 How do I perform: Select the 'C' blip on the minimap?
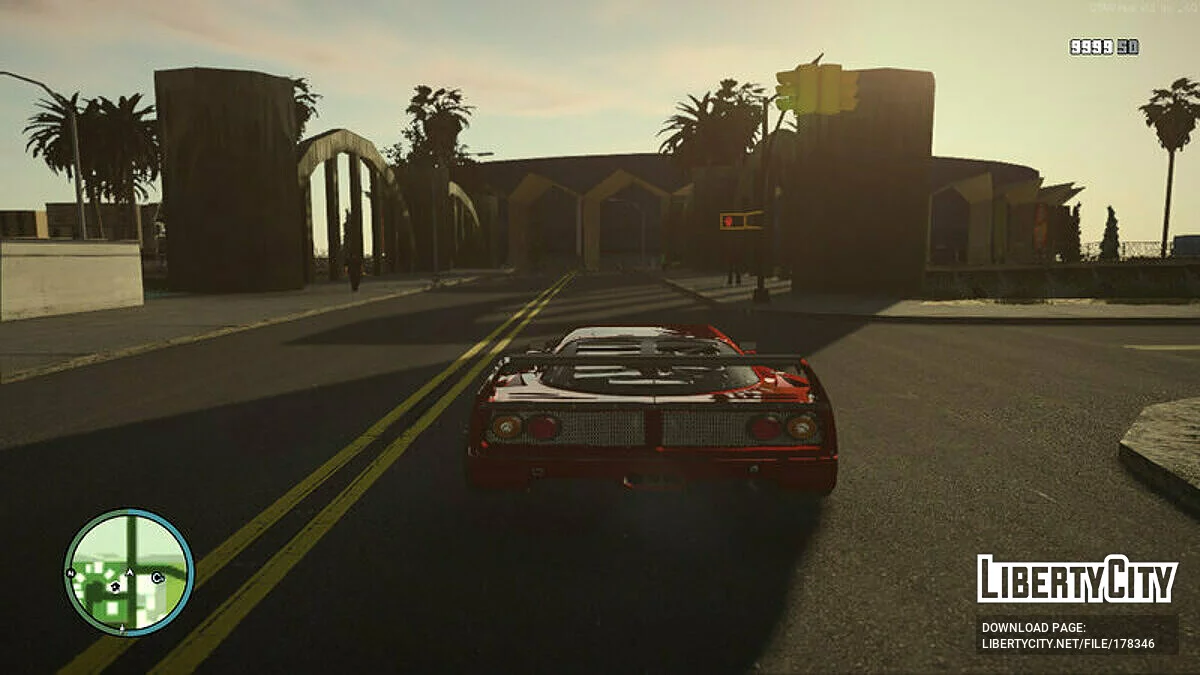click(157, 578)
